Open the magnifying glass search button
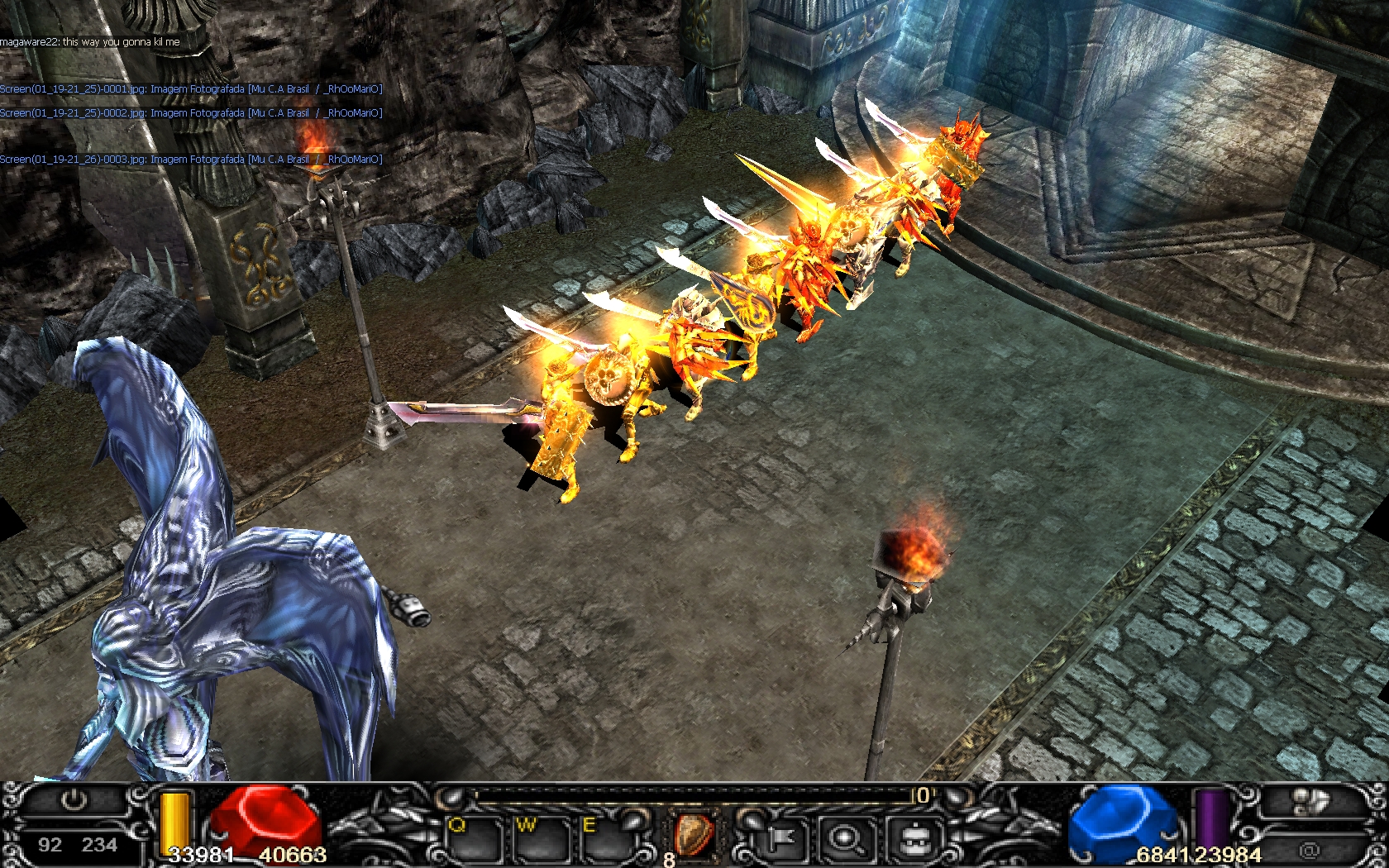 point(845,839)
